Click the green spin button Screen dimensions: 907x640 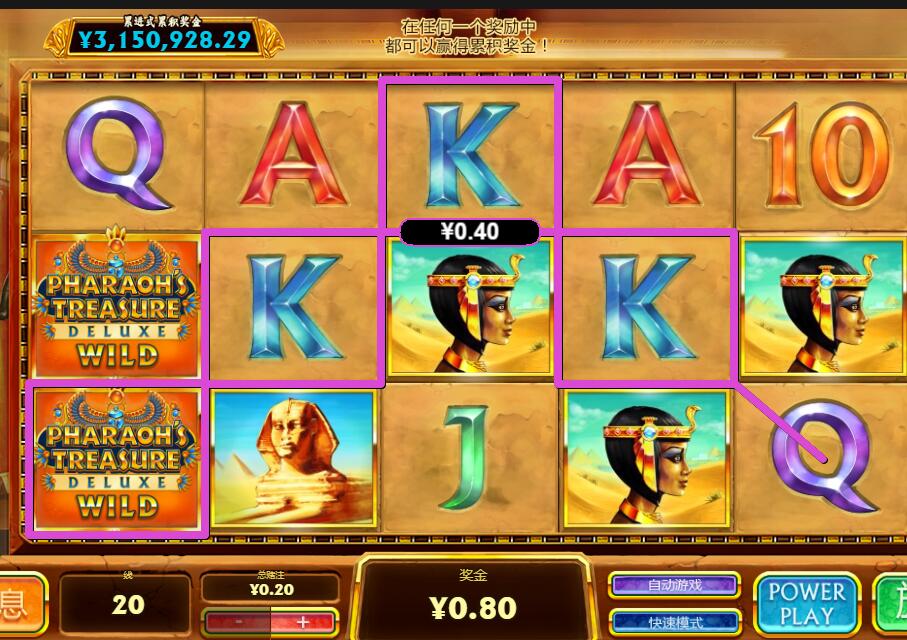[x=892, y=605]
